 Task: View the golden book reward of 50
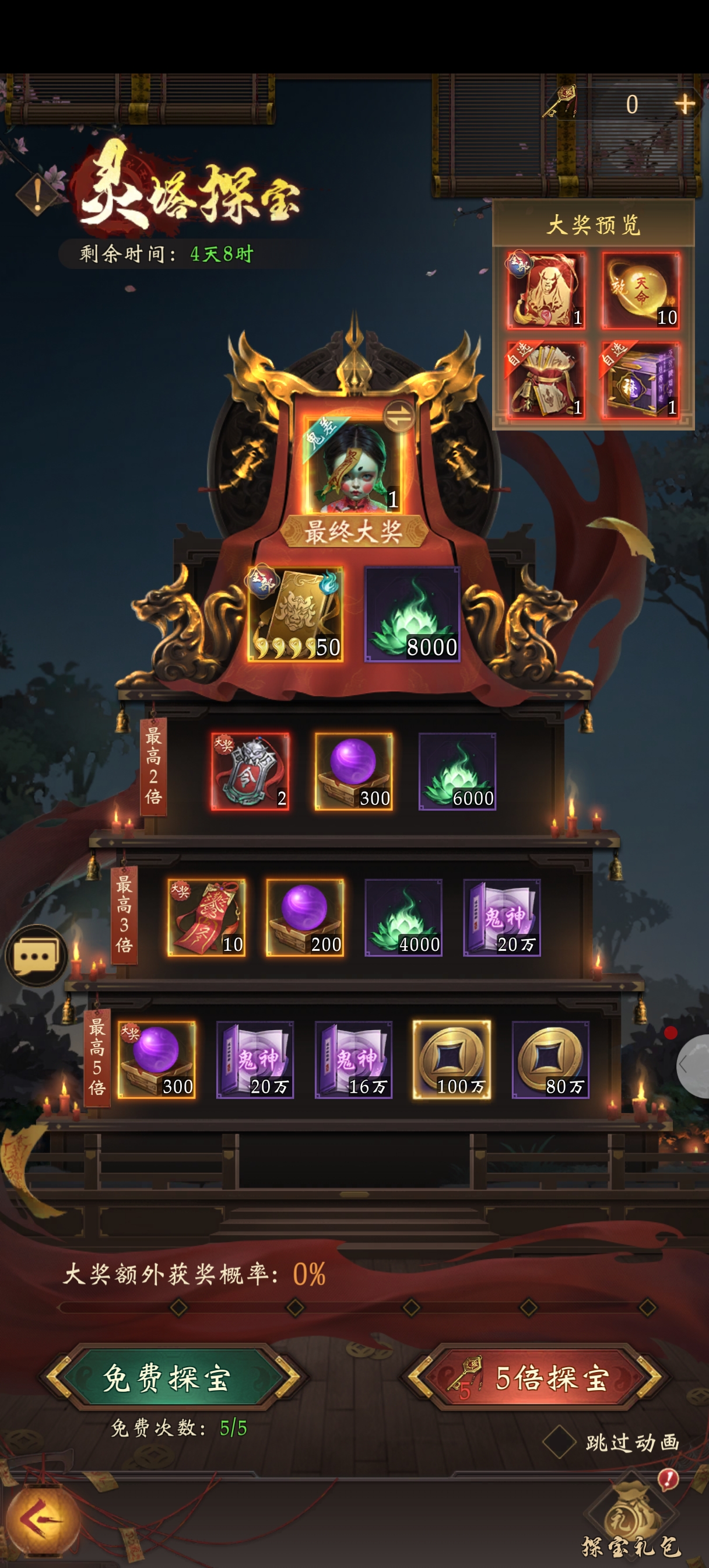(295, 614)
